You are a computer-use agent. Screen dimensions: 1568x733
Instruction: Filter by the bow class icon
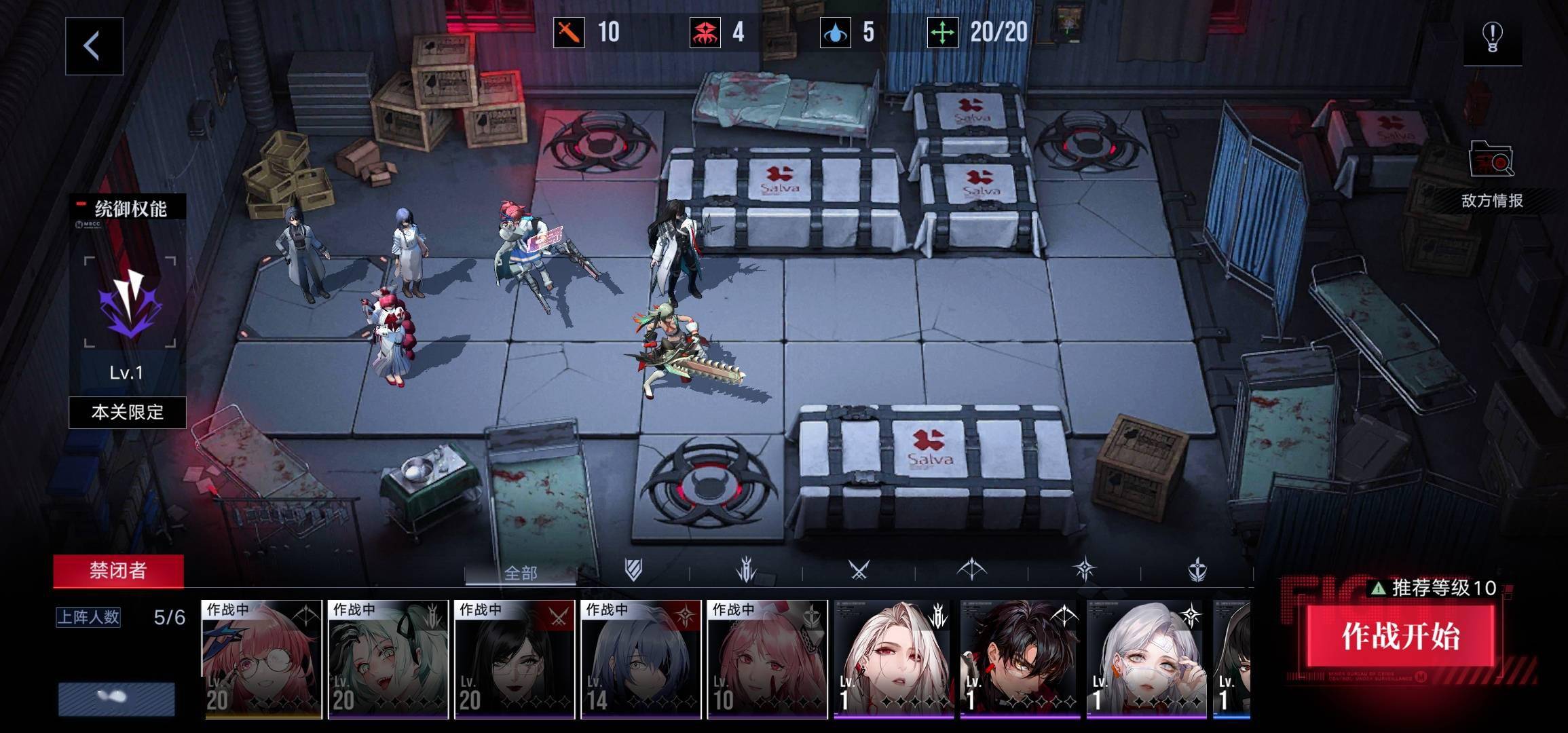(971, 570)
